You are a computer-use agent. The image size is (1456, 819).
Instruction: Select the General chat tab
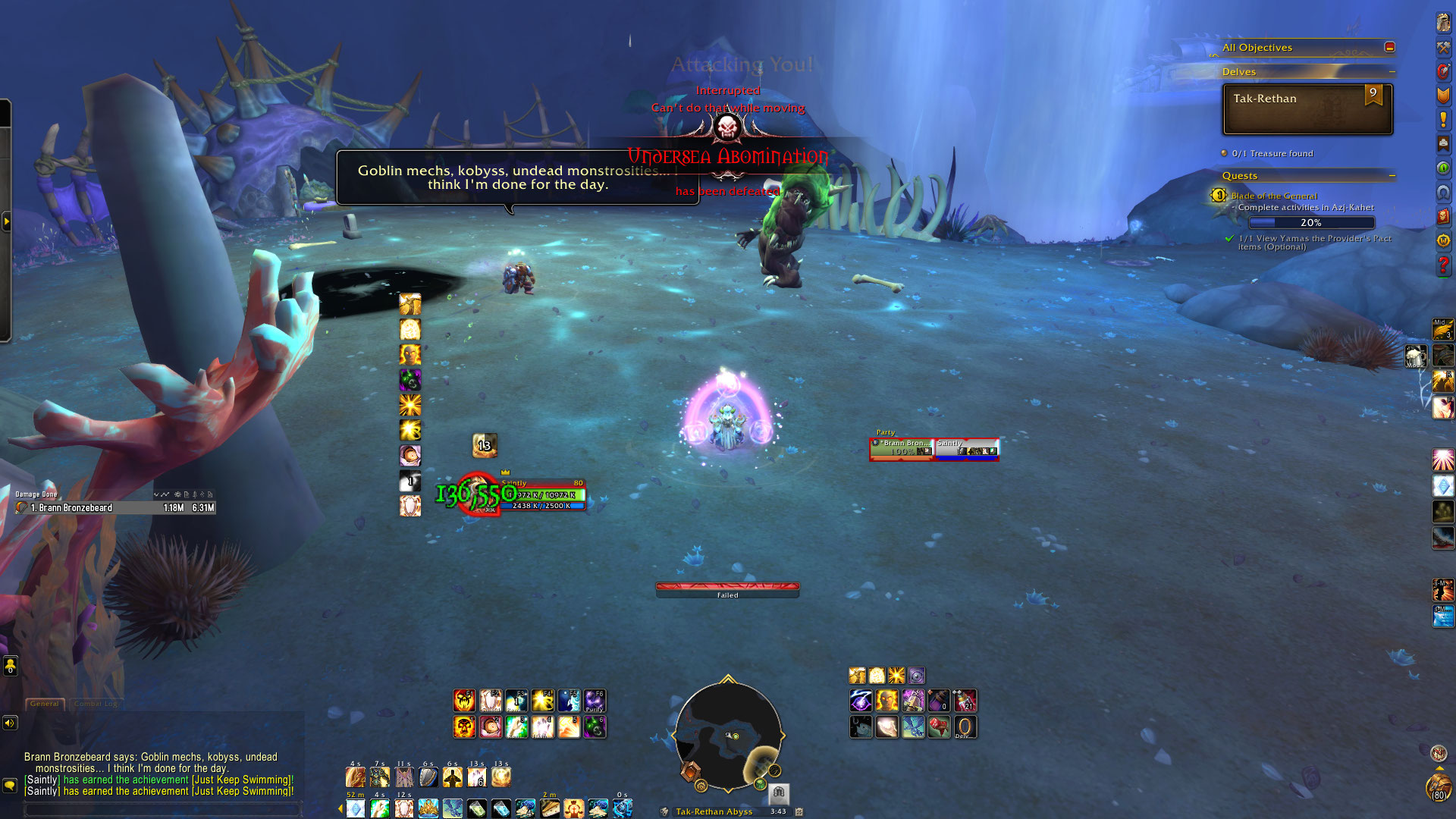click(x=45, y=704)
